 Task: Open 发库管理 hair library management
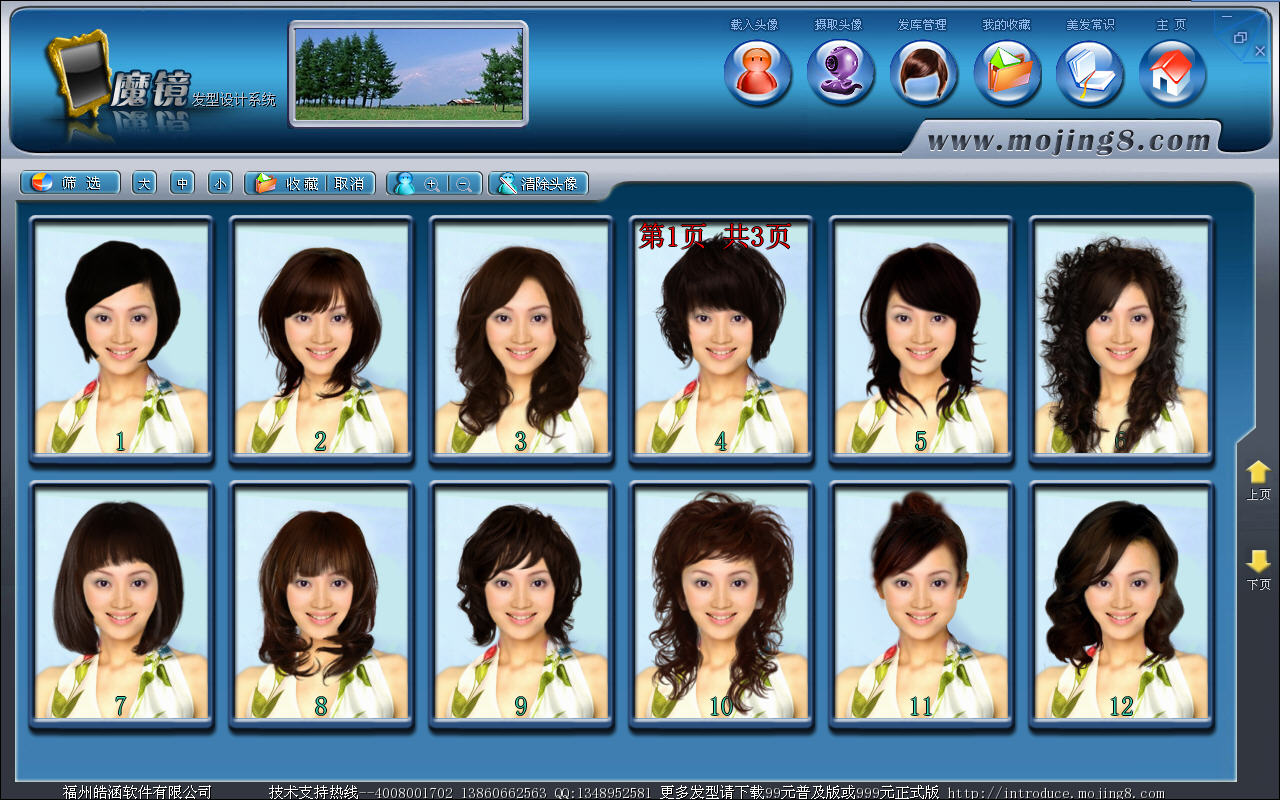pyautogui.click(x=924, y=73)
